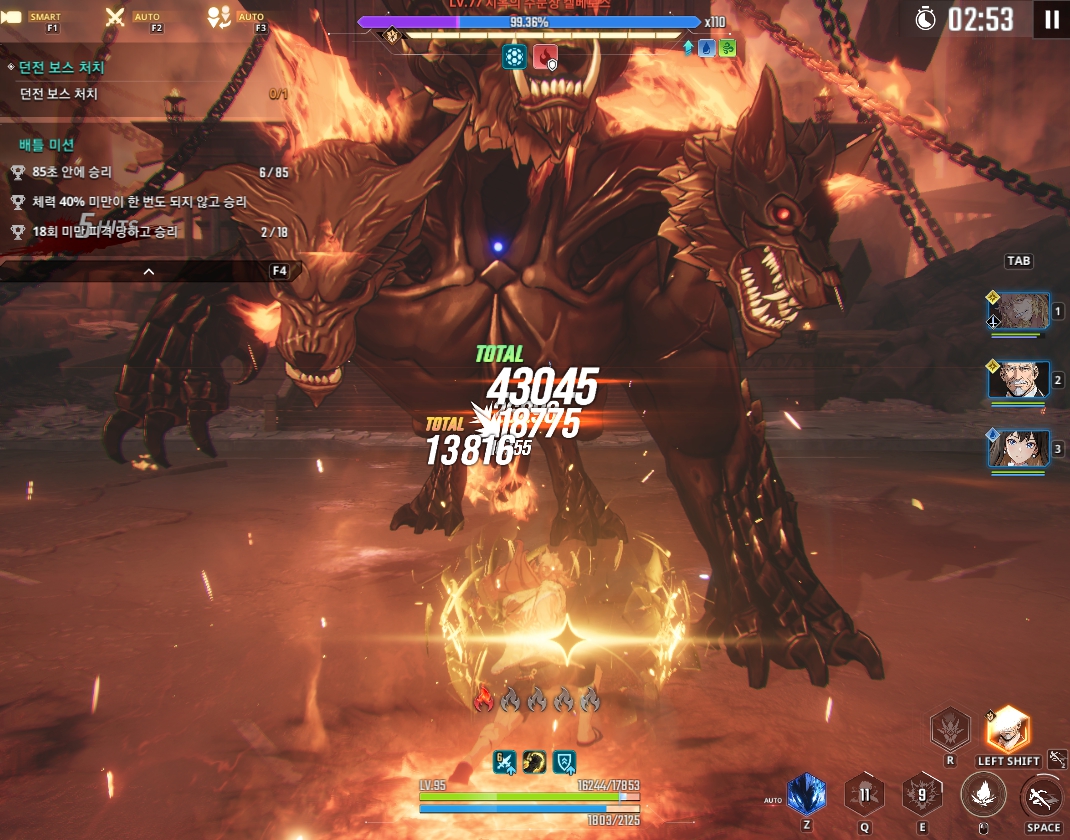Use the Q skill on cooldown 11
The height and width of the screenshot is (840, 1070).
click(x=864, y=795)
